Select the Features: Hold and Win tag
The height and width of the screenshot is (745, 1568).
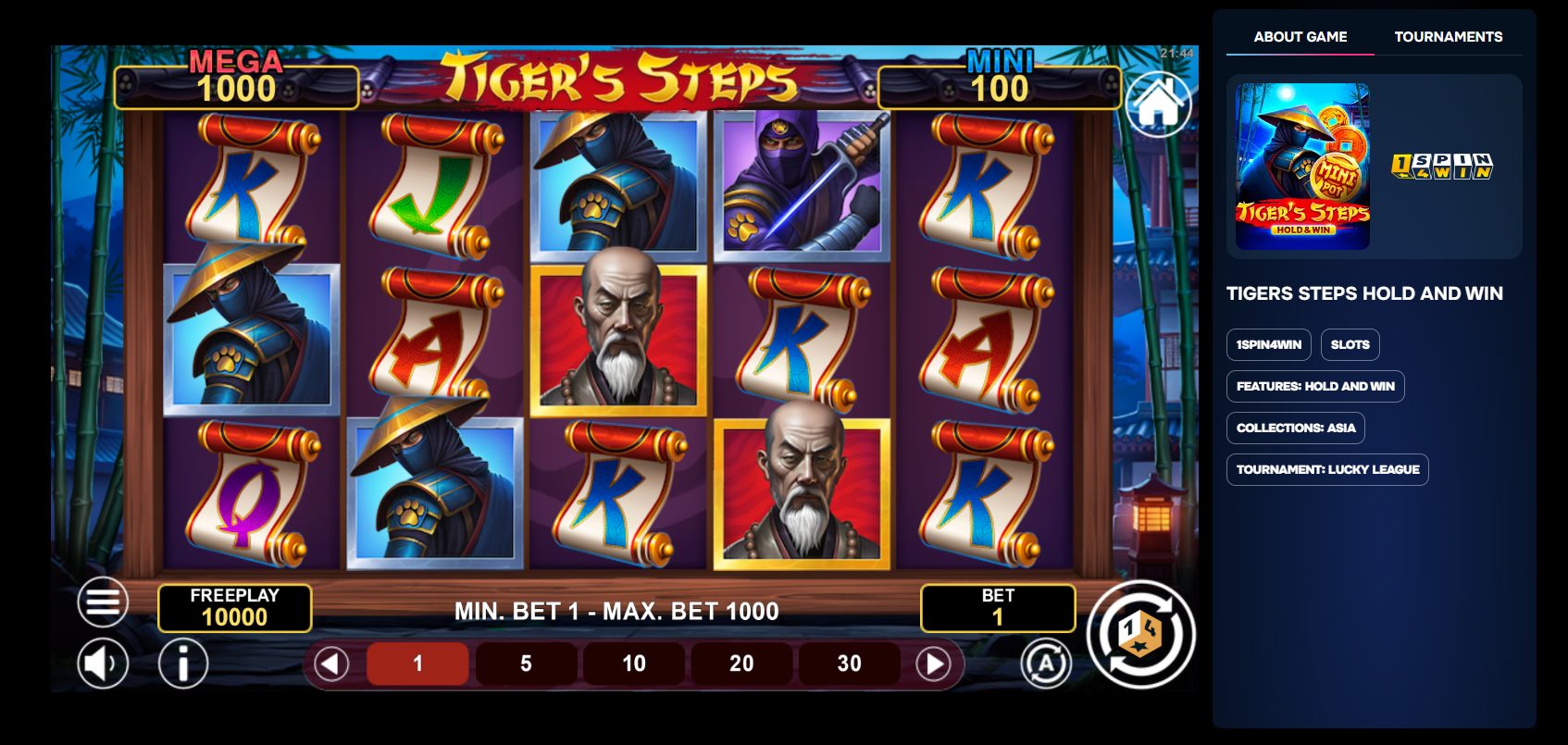click(1314, 386)
